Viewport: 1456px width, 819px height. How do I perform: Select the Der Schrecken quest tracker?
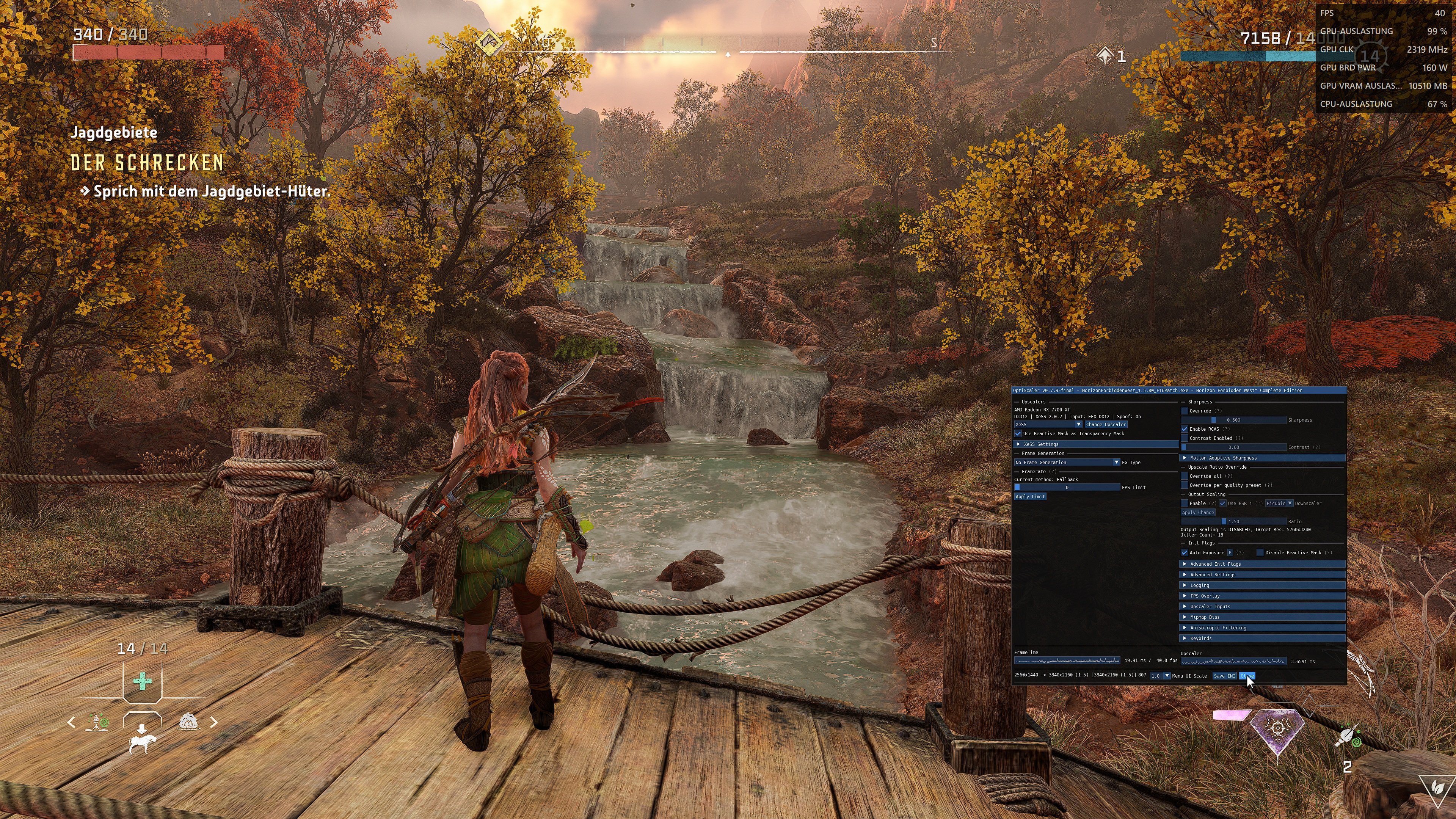point(147,163)
